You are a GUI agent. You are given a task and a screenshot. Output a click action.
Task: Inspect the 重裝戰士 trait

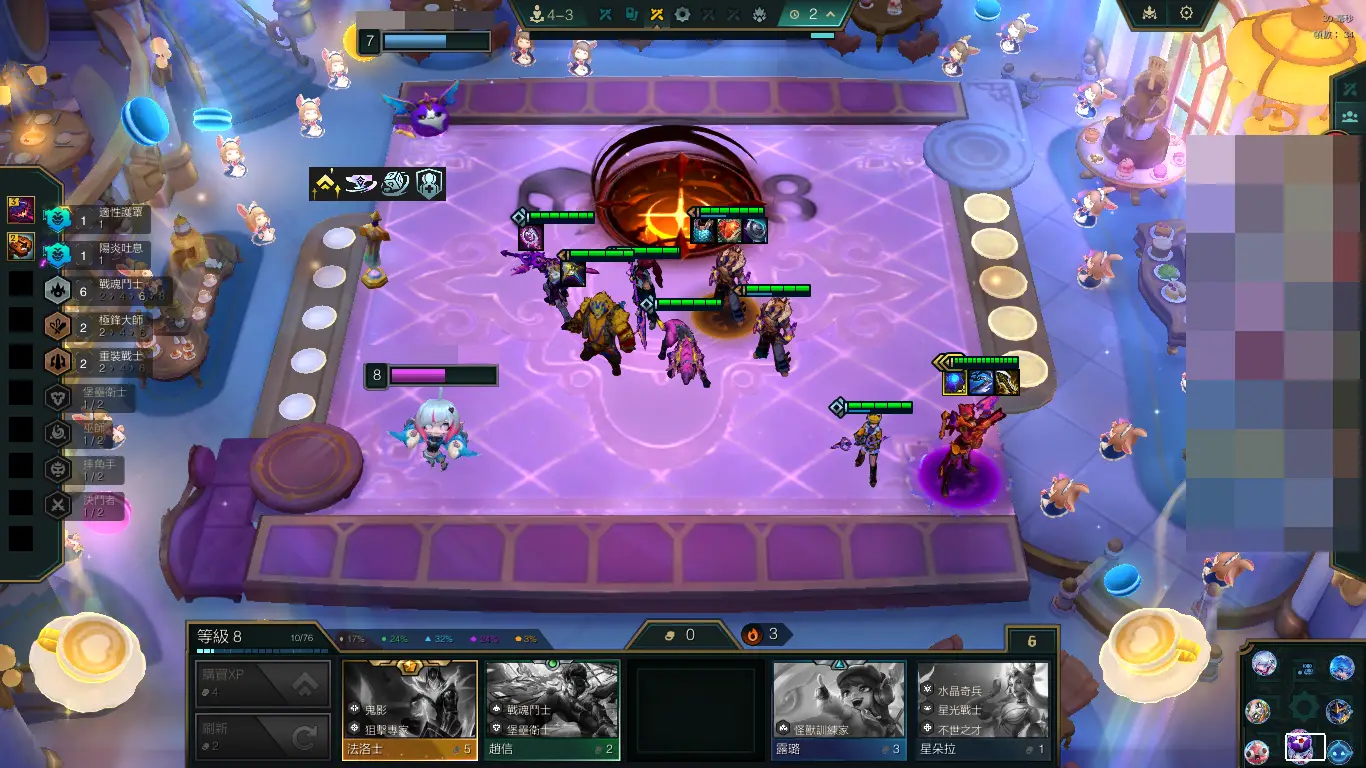click(x=100, y=360)
